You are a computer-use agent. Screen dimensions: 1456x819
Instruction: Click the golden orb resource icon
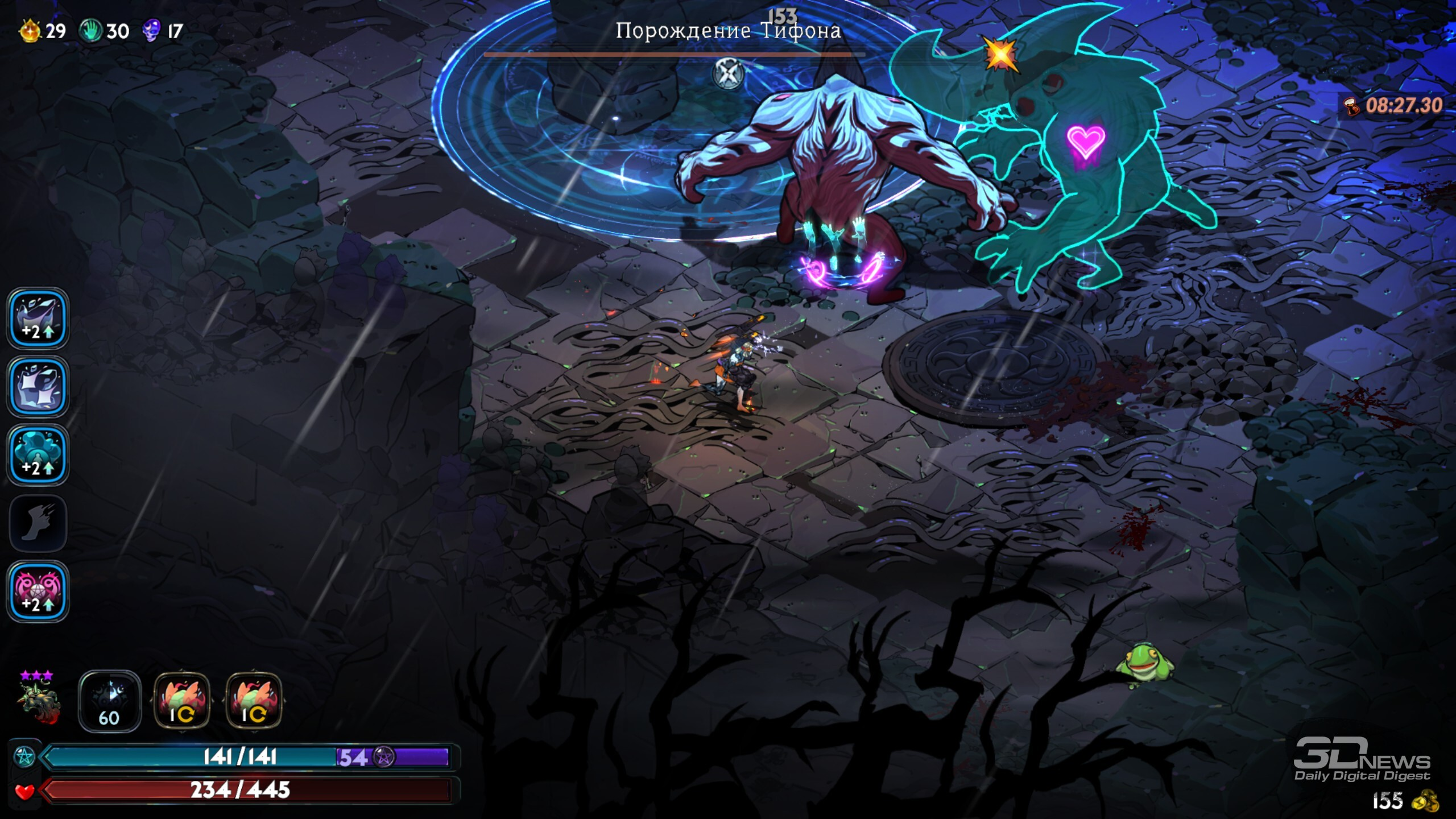click(x=31, y=31)
